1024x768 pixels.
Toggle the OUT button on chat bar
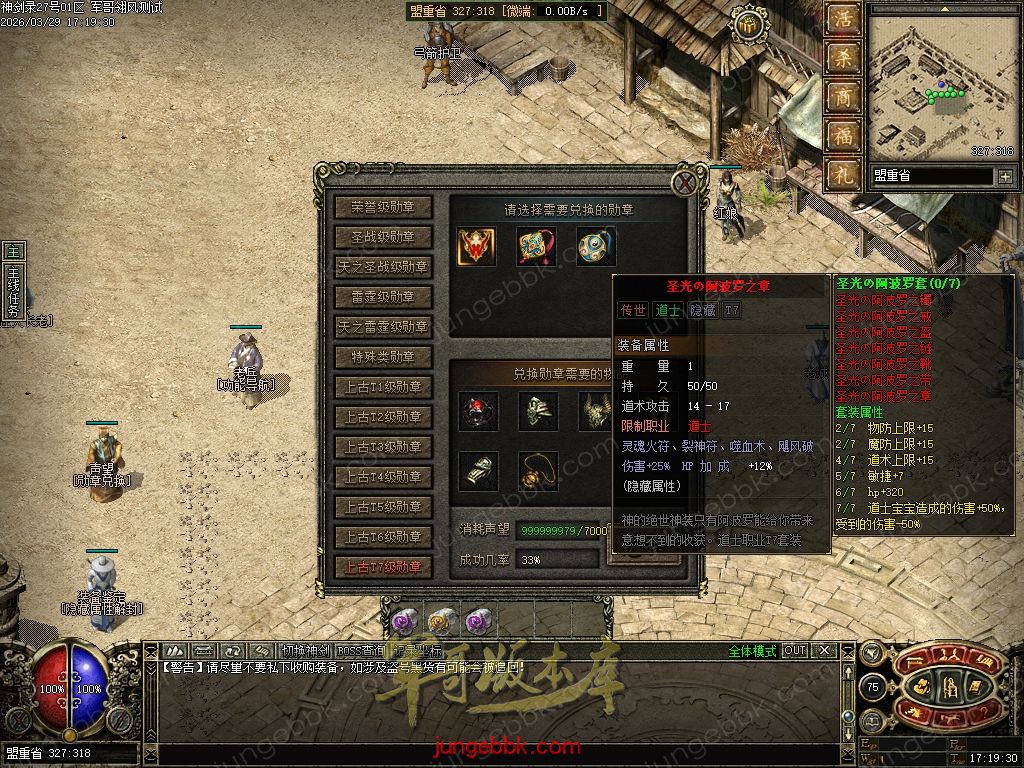pos(795,651)
